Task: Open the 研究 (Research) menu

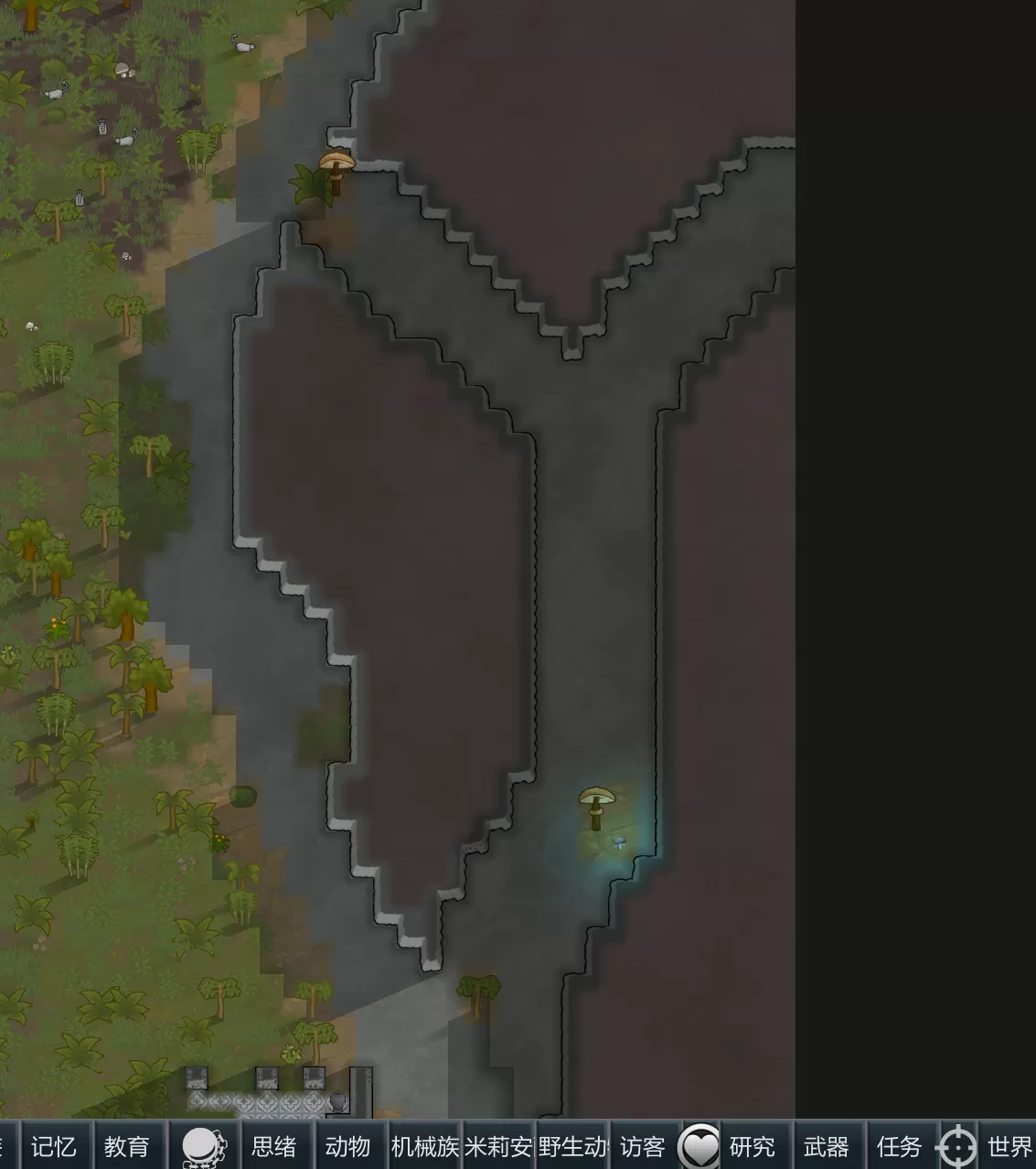Action: tap(752, 1146)
